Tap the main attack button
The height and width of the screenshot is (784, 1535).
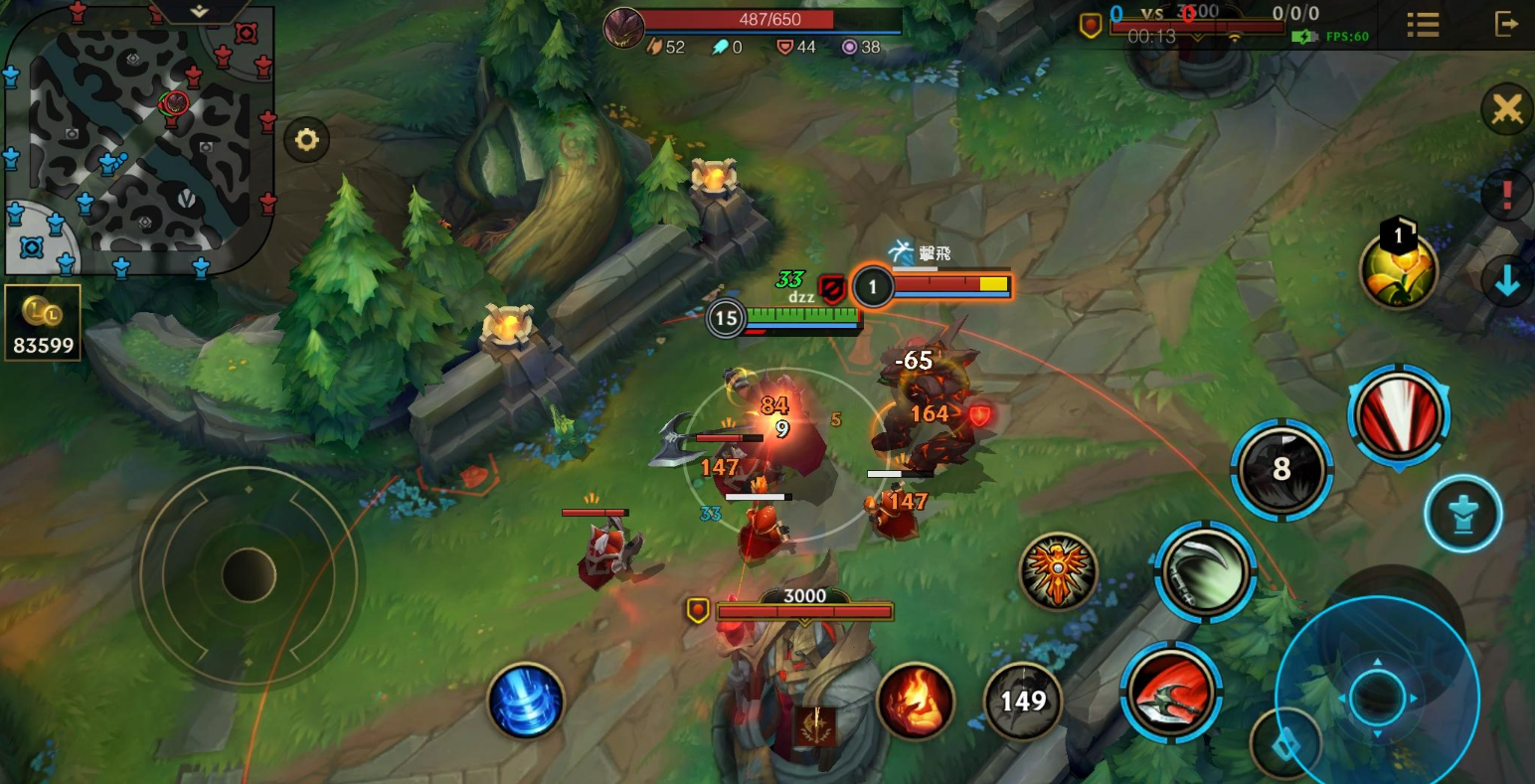pyautogui.click(x=1377, y=697)
